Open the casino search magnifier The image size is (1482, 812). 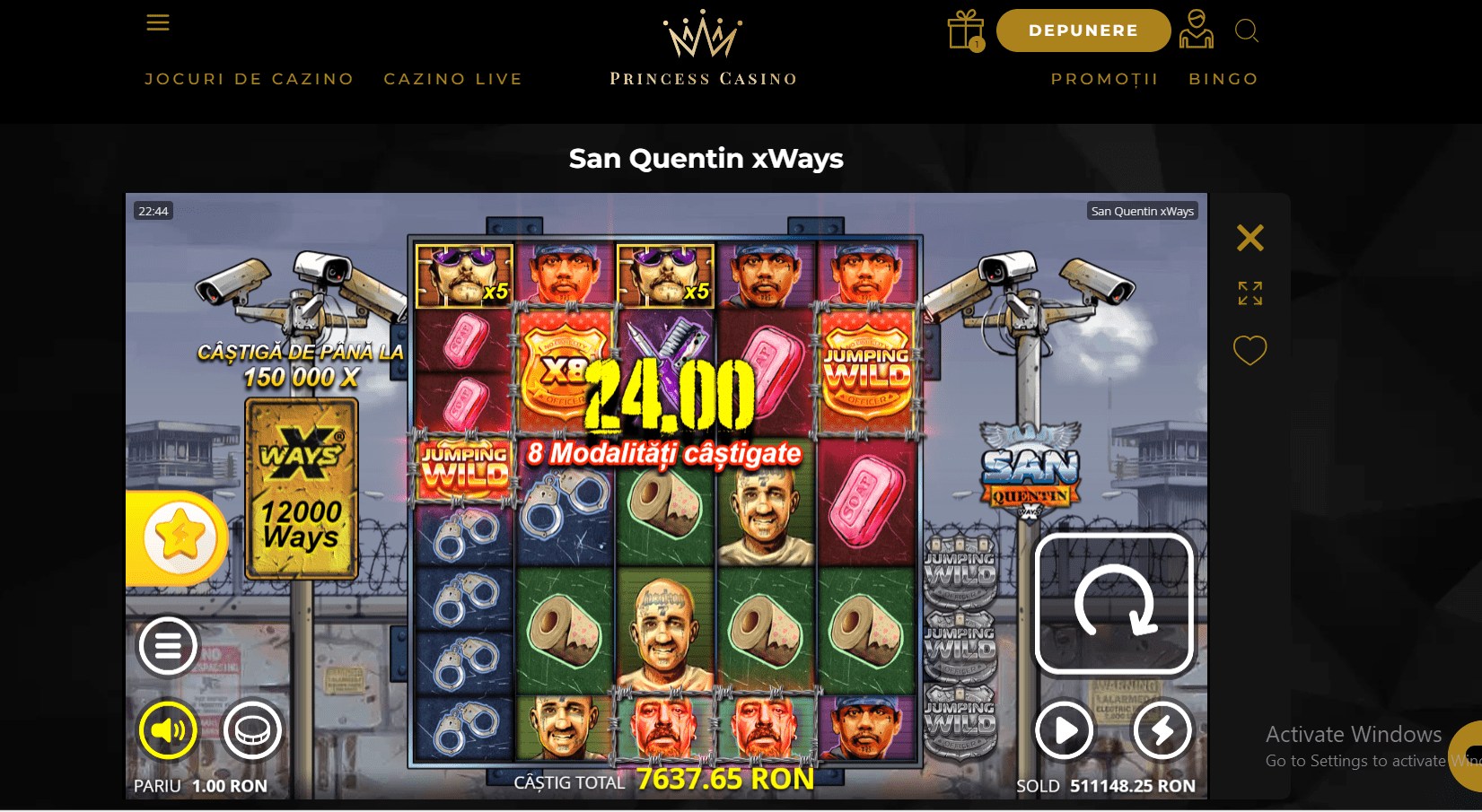tap(1246, 31)
